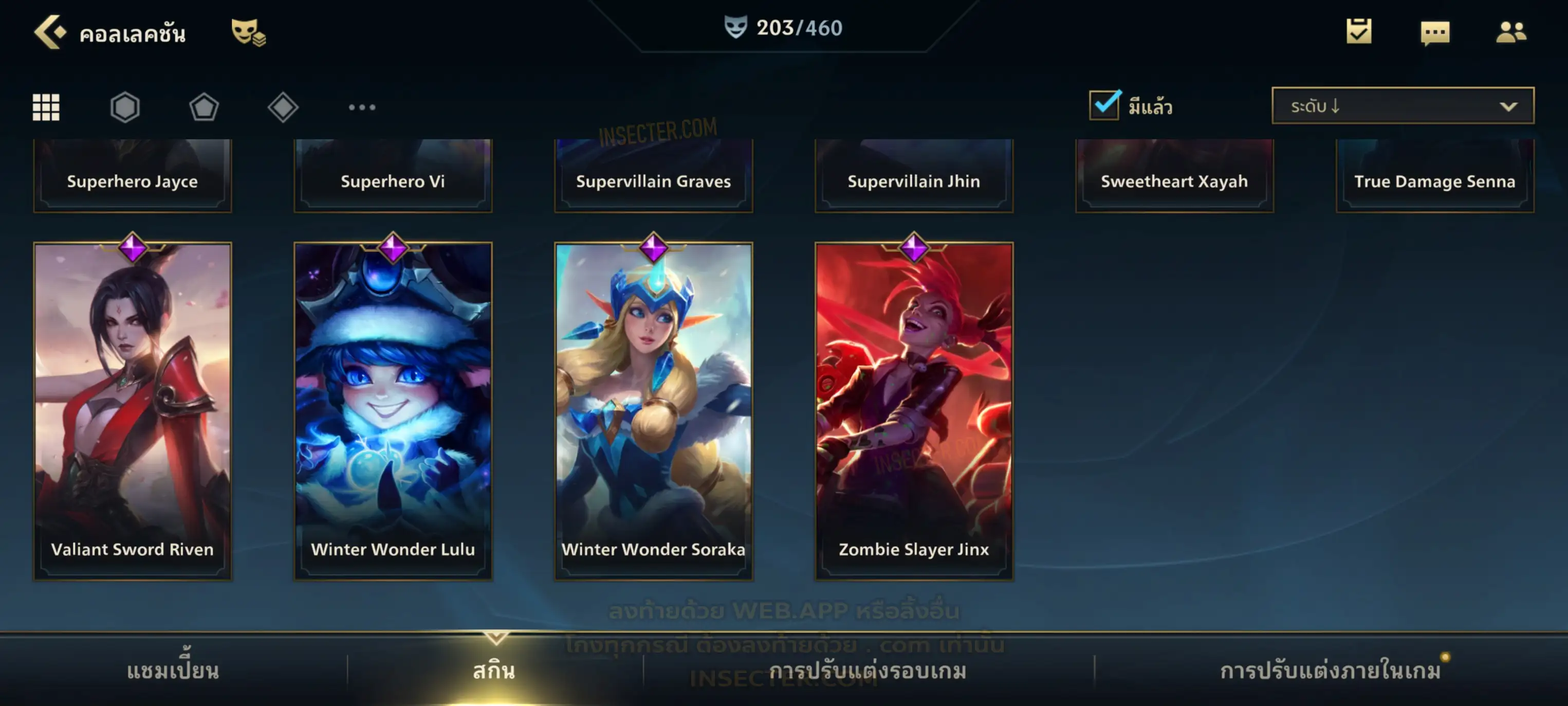Screen dimensions: 1568x706
Task: Choose the Winter Wonder Soraka skin card
Action: click(654, 410)
